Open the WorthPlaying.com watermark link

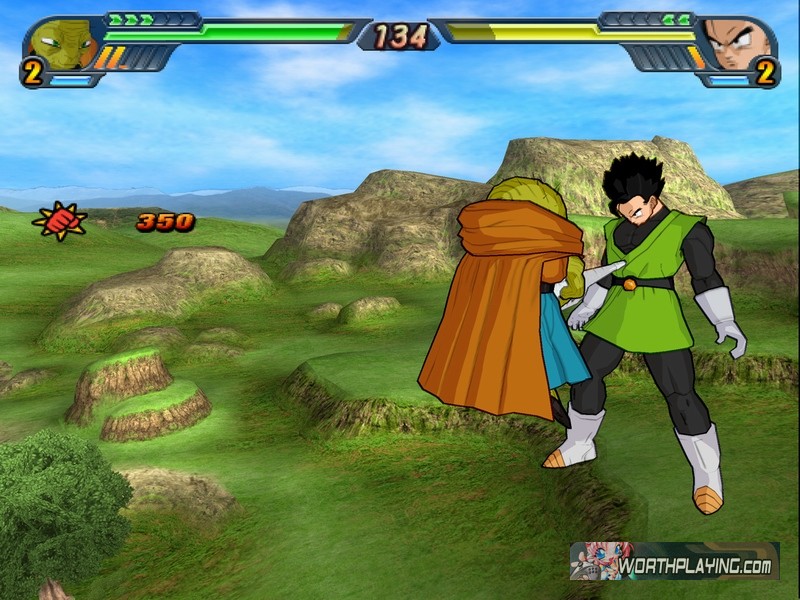click(675, 563)
